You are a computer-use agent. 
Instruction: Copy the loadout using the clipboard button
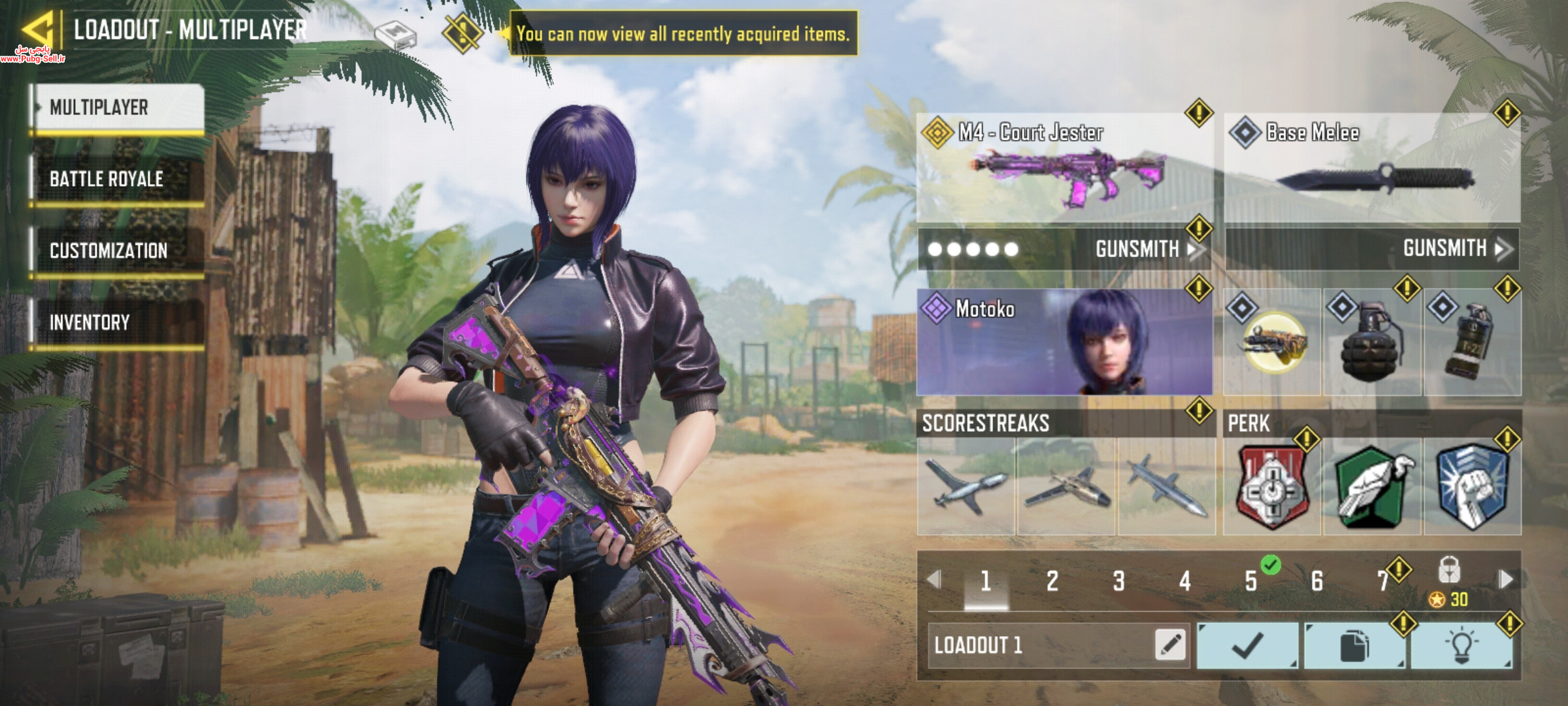pos(1354,646)
